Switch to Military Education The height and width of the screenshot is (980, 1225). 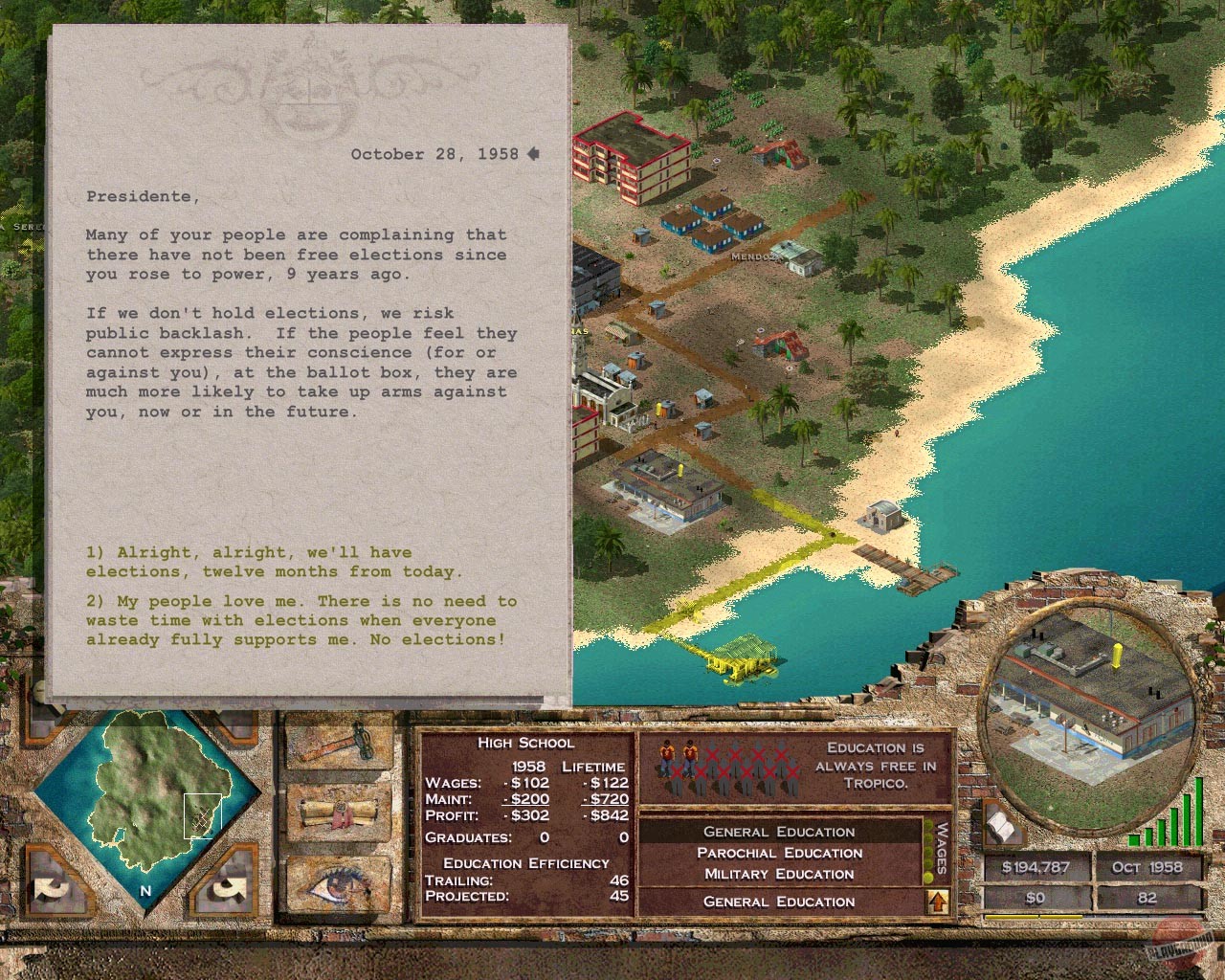pos(780,873)
